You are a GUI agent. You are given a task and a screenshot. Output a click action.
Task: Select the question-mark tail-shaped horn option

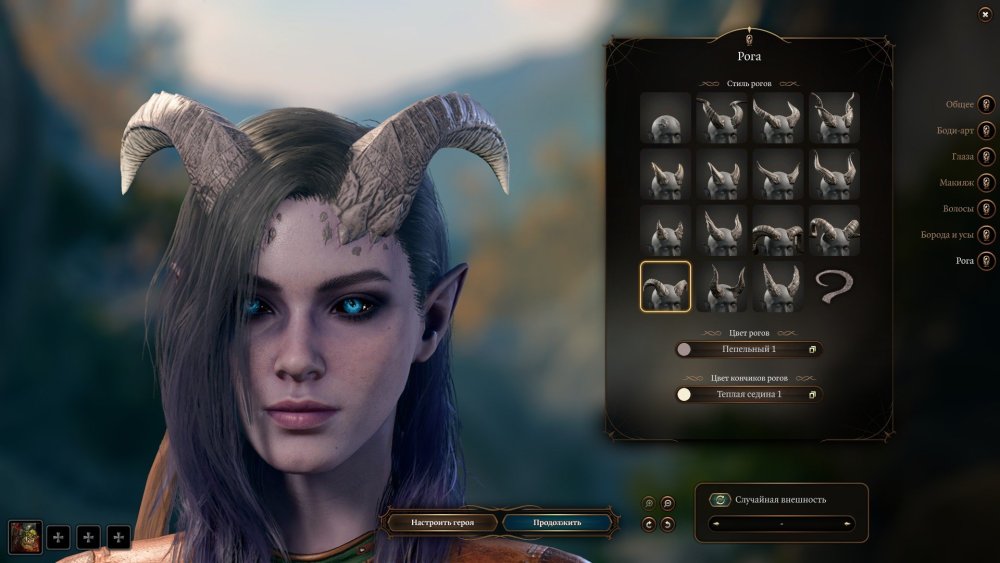pyautogui.click(x=834, y=287)
